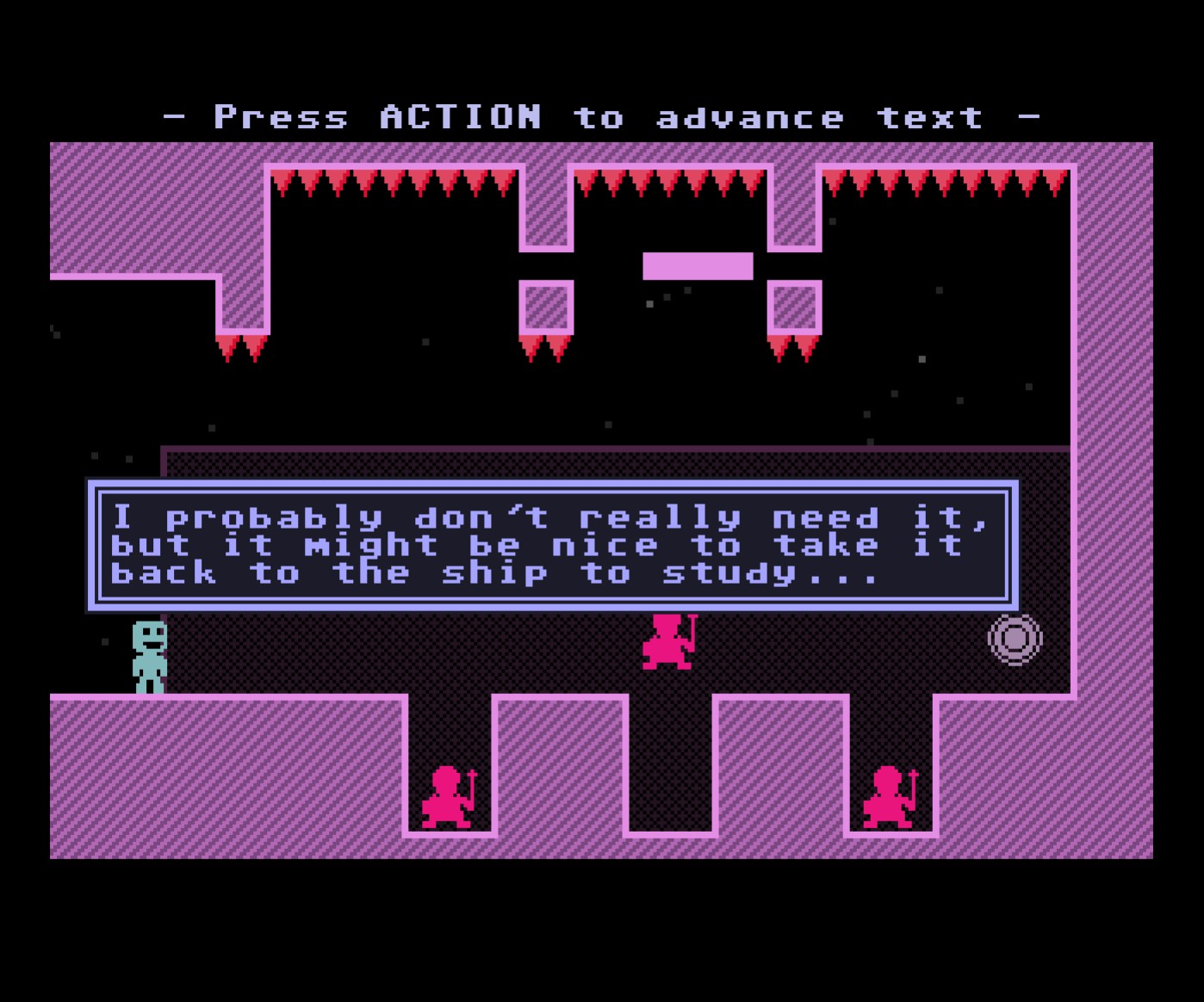Click the shiny trinket circle on the right
The image size is (1204, 1002).
click(x=1015, y=640)
